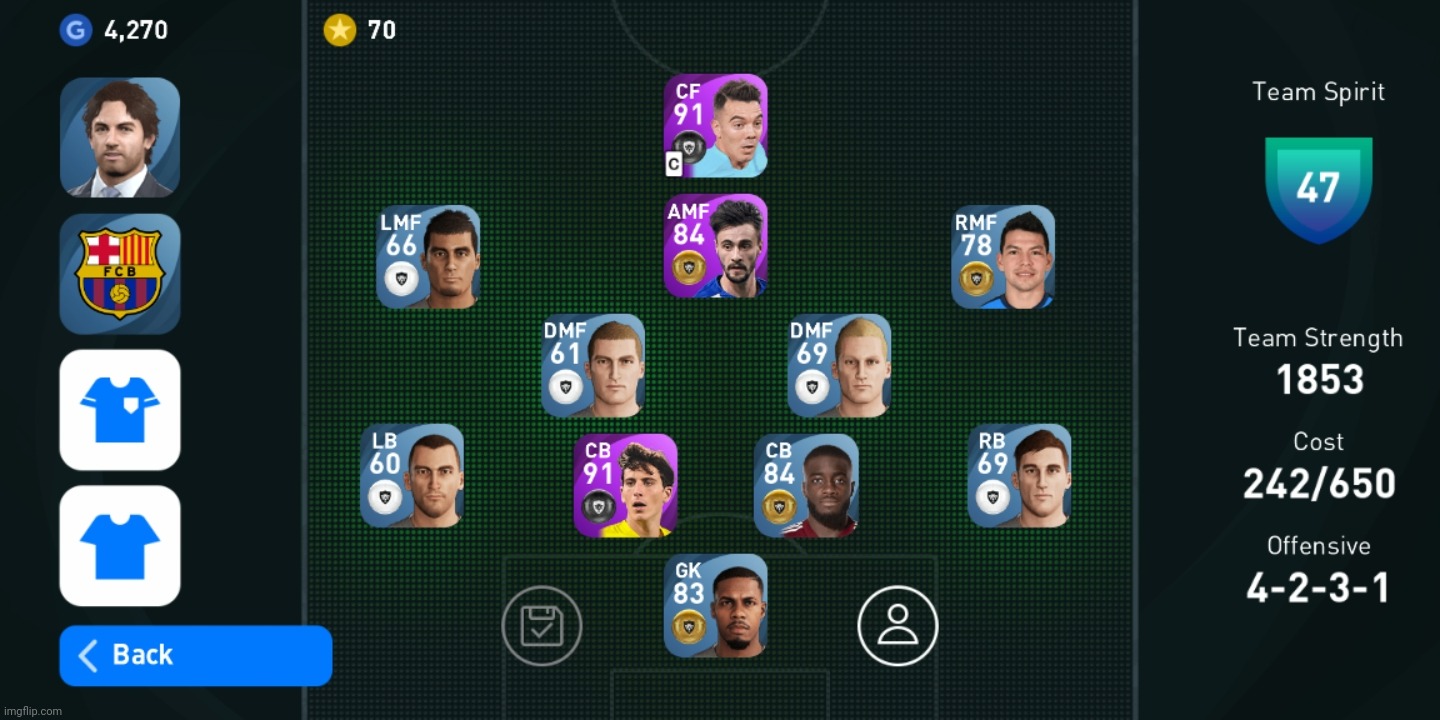Select the FC Barcelona club emblem
Screen dimensions: 1440x720
point(120,273)
